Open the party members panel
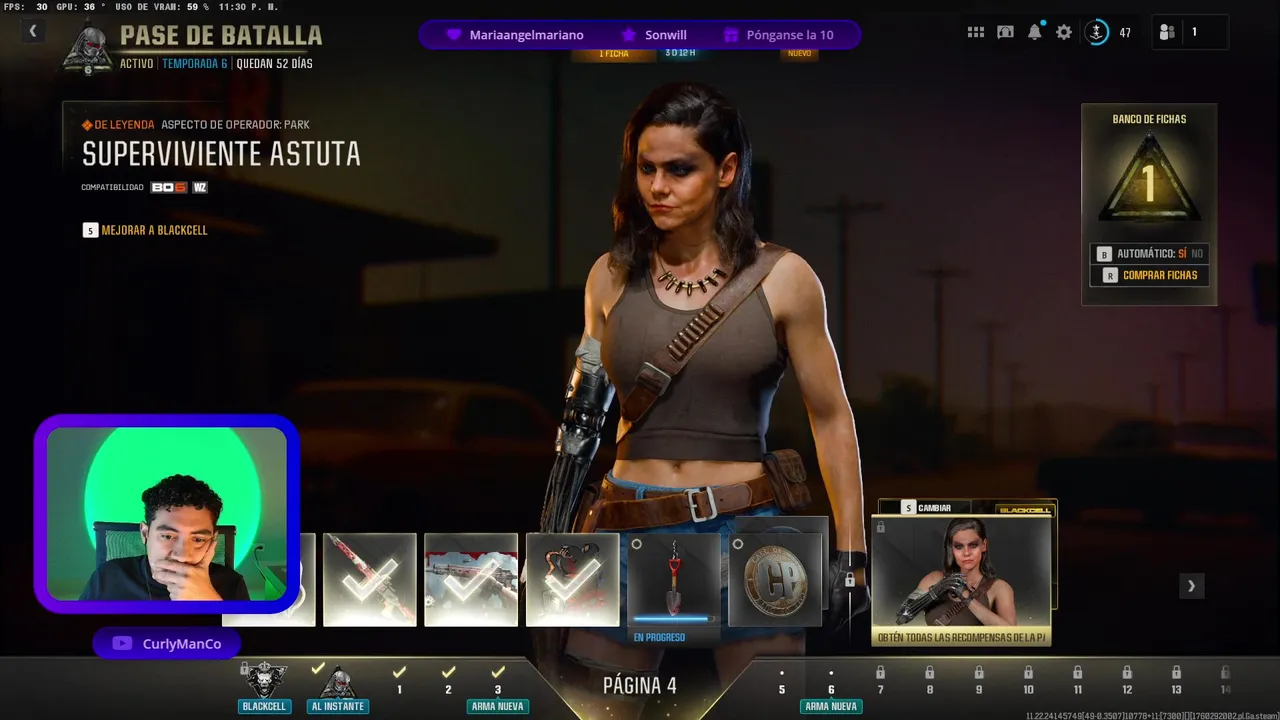 pyautogui.click(x=1167, y=32)
